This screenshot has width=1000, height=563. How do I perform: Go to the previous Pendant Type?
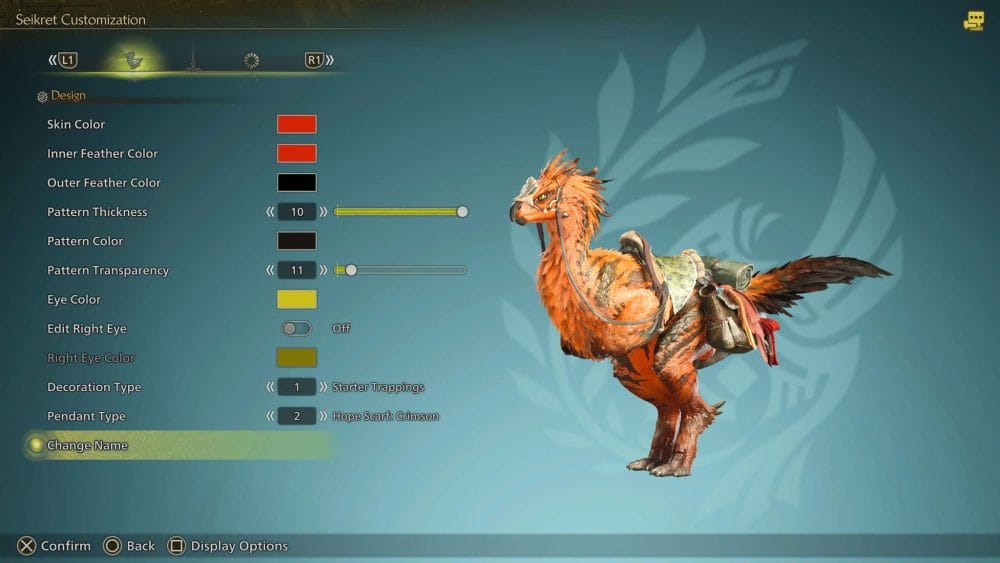pyautogui.click(x=270, y=416)
